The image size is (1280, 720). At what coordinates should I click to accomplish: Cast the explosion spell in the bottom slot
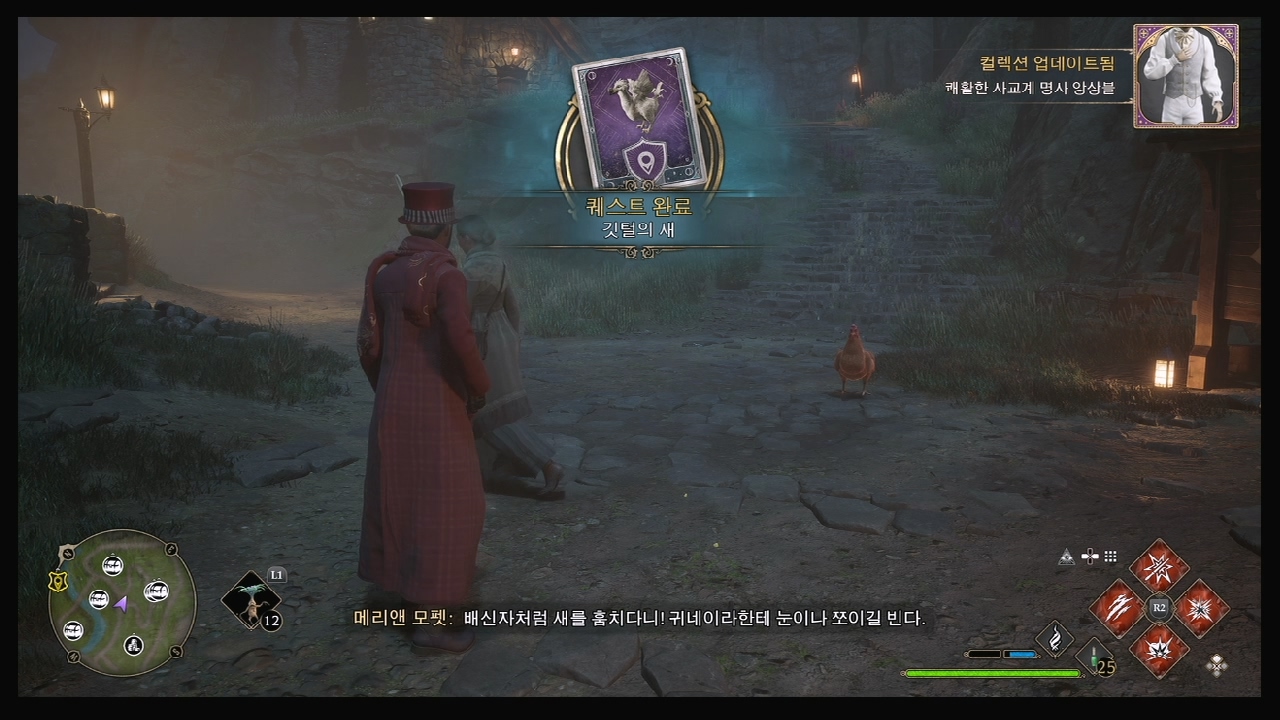pyautogui.click(x=1159, y=650)
